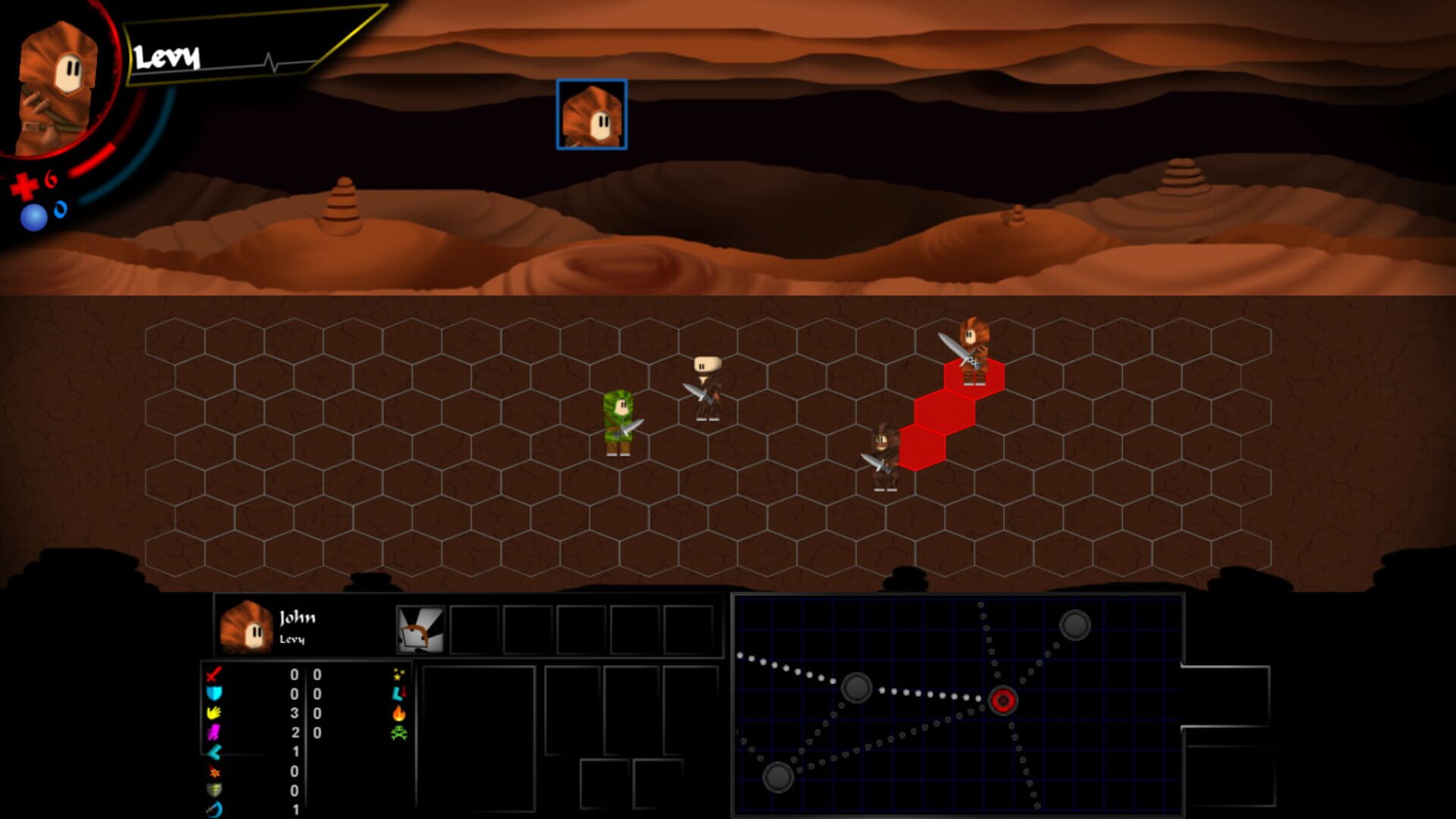Select the red sword attack stat icon
Image resolution: width=1456 pixels, height=819 pixels.
213,675
